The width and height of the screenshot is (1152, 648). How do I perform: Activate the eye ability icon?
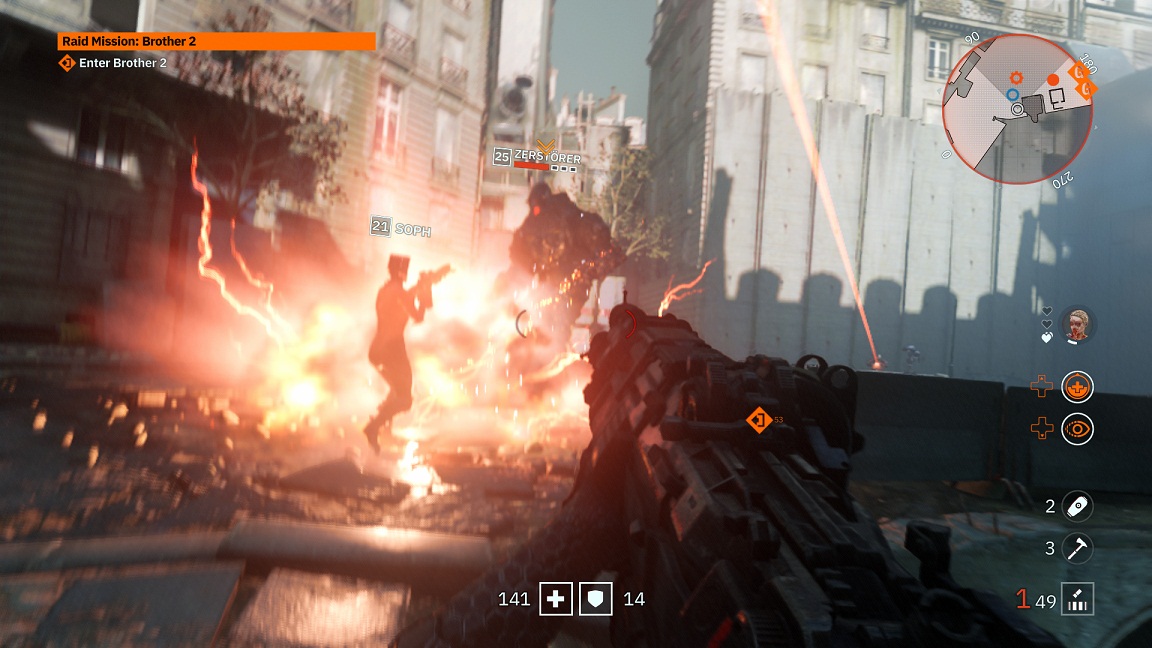1078,429
